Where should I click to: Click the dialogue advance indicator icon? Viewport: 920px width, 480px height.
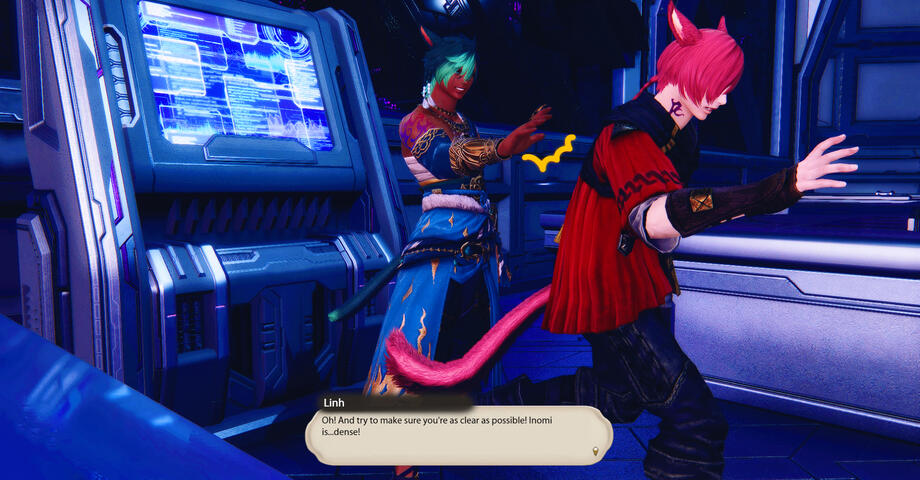[x=596, y=451]
